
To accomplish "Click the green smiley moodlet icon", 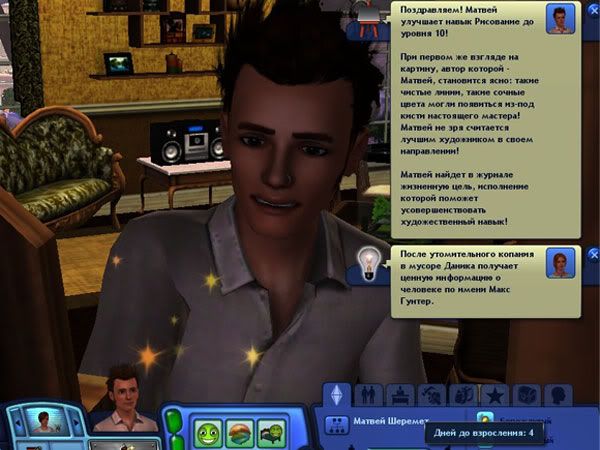I will [207, 433].
